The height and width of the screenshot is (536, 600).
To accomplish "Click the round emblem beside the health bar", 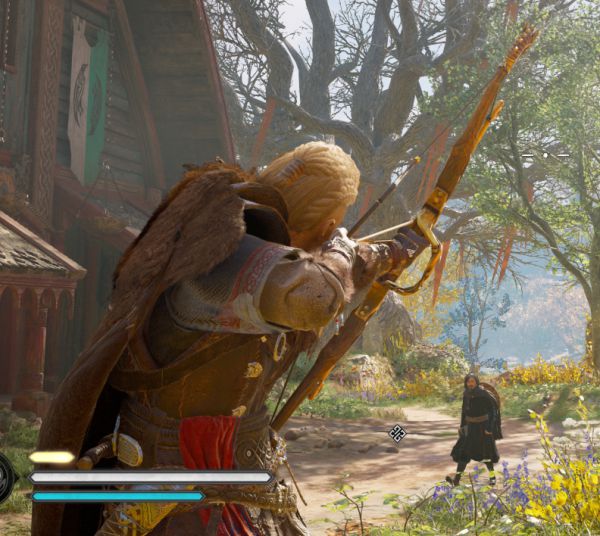I will 5,478.
